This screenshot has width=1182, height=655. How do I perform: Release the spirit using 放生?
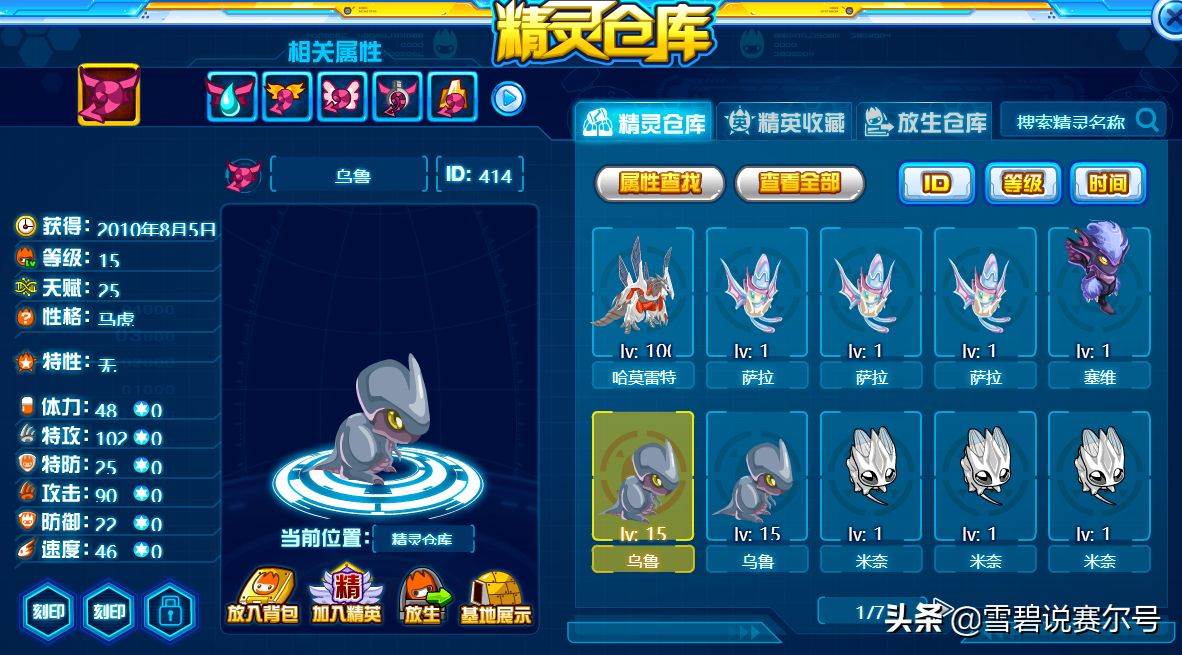[x=422, y=598]
